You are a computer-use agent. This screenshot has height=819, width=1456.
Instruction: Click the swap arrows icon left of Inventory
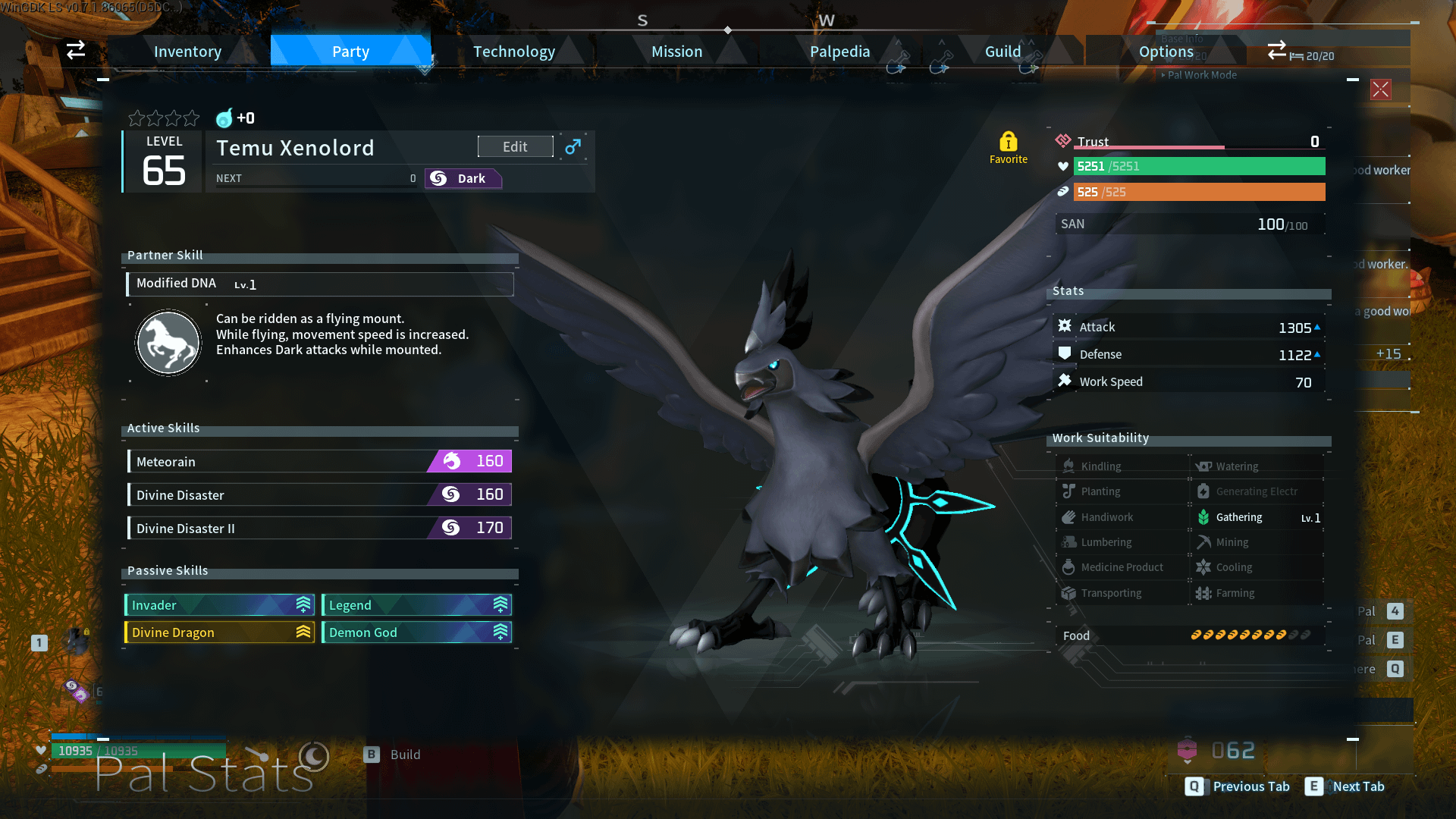point(76,50)
